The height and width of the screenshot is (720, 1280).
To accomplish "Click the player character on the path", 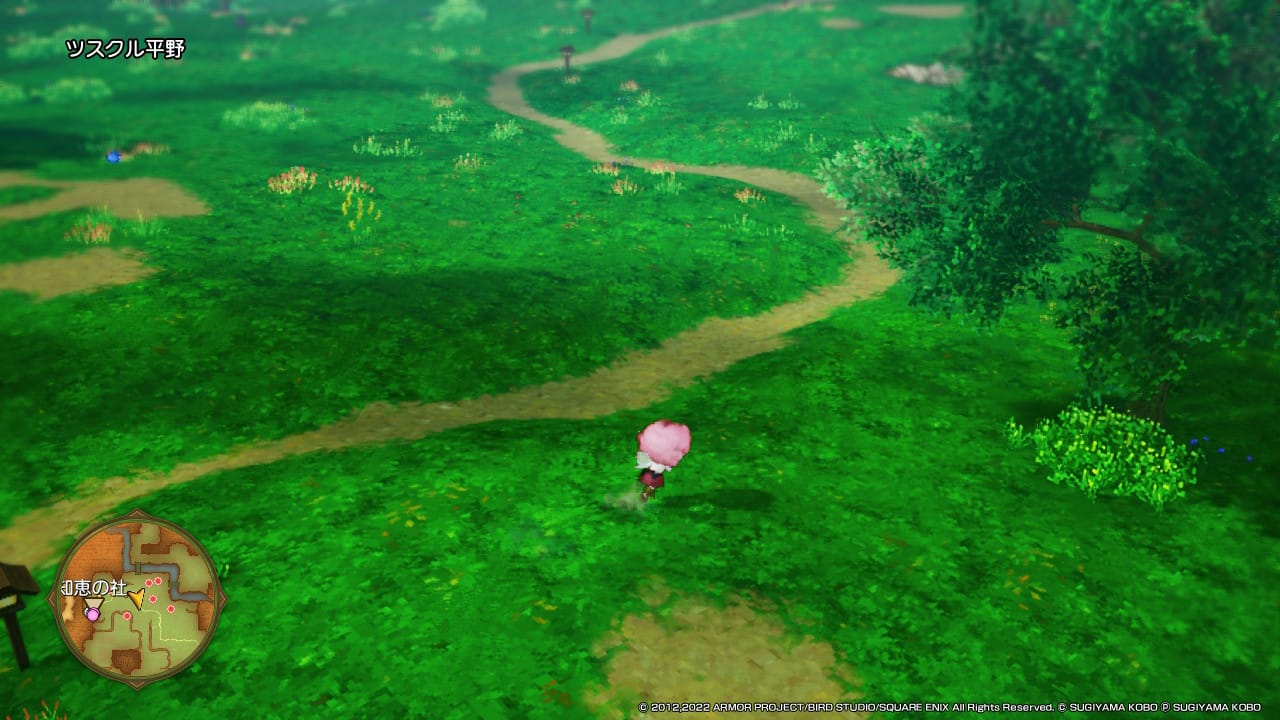I will 660,462.
